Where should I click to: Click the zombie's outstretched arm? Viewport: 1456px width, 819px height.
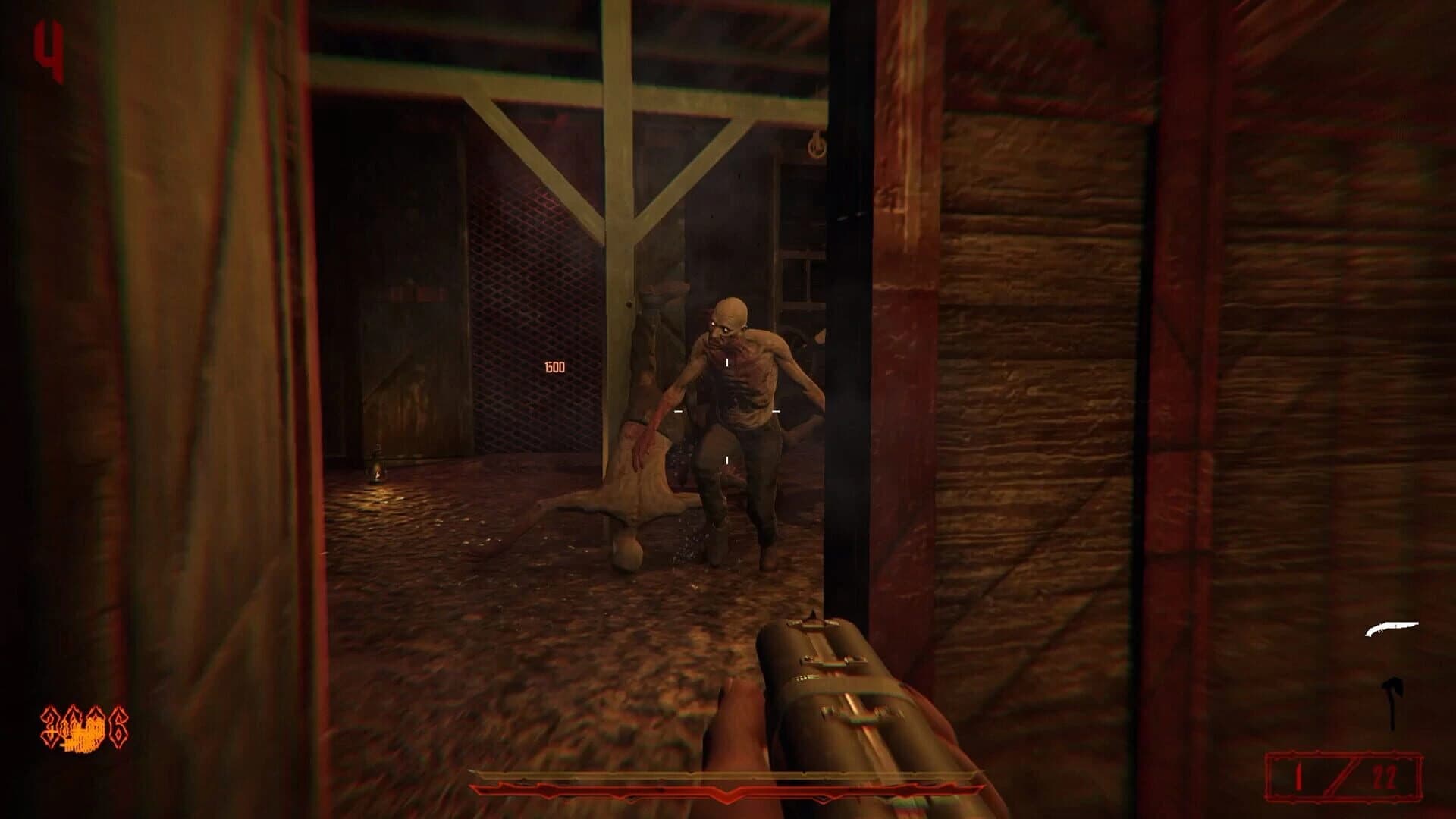pyautogui.click(x=667, y=409)
